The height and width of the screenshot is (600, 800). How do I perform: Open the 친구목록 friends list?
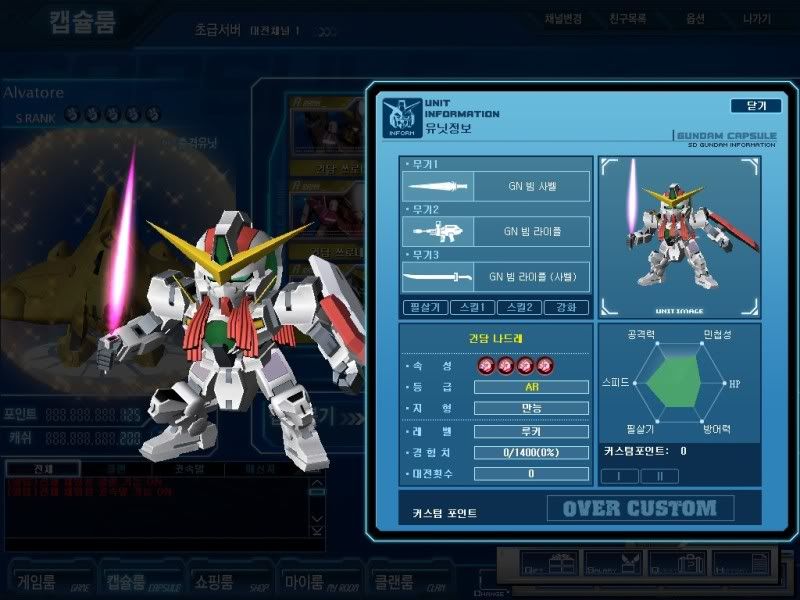628,20
